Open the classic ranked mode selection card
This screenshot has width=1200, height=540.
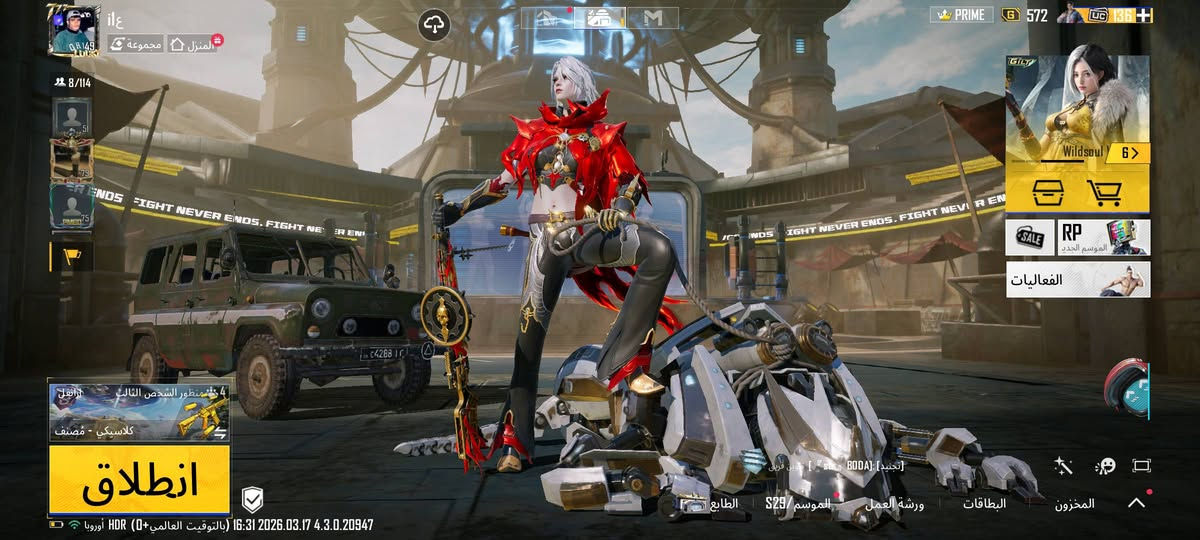click(x=139, y=412)
